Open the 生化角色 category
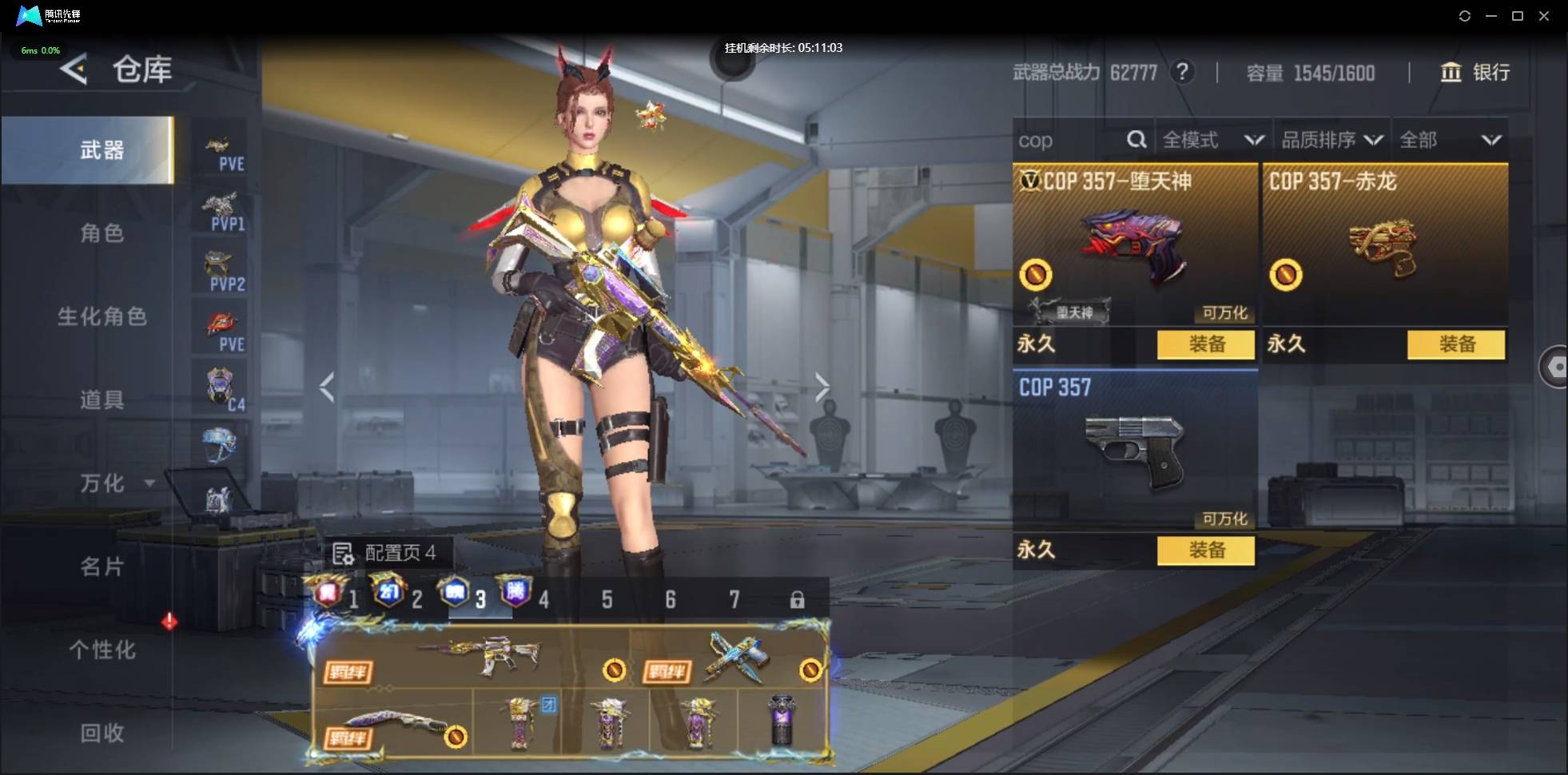The image size is (1568, 775). pos(101,316)
